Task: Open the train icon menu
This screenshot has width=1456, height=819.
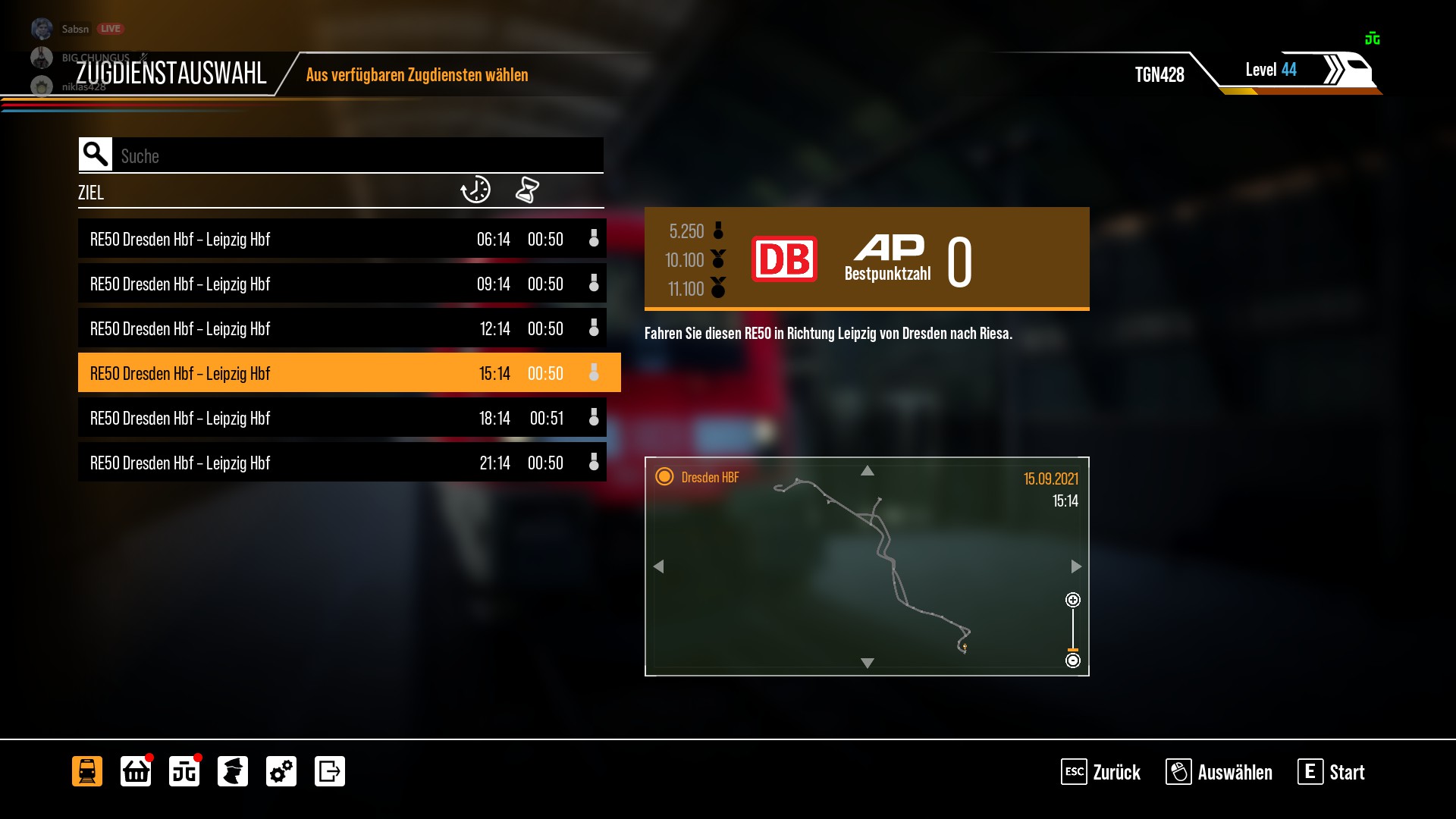Action: coord(87,771)
